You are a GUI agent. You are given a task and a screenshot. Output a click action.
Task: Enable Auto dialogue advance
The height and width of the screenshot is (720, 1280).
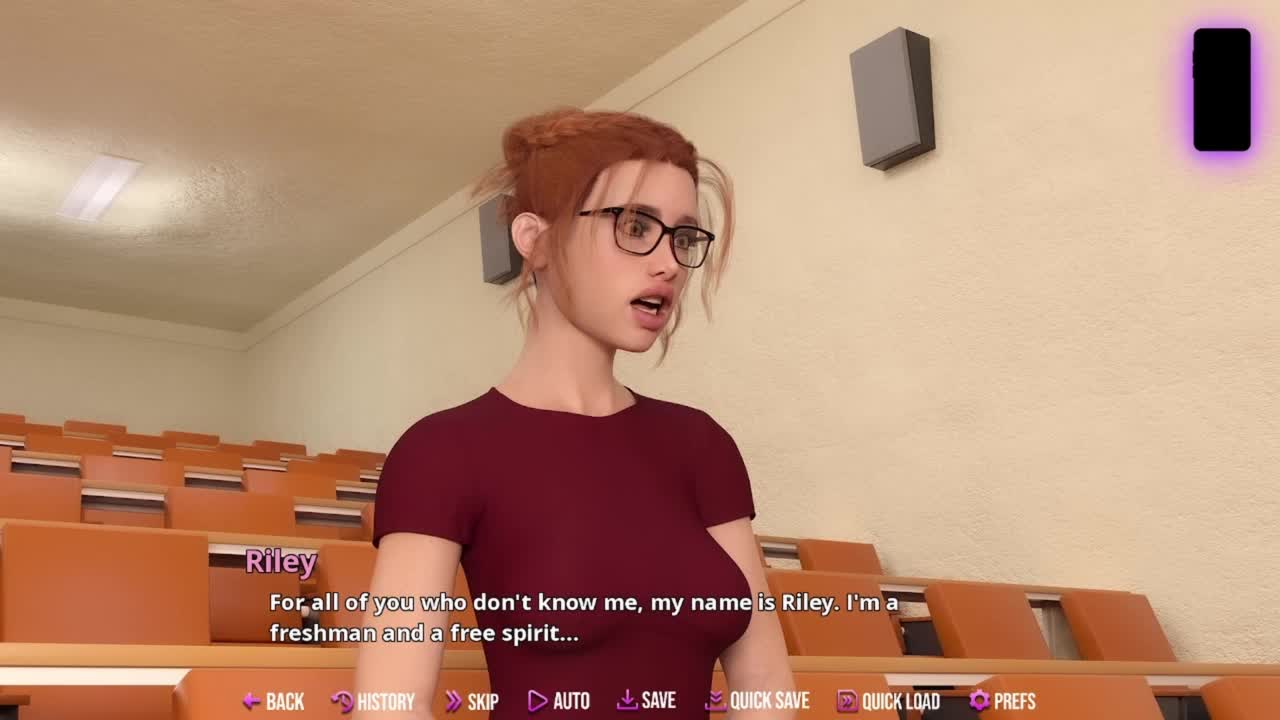[x=559, y=701]
